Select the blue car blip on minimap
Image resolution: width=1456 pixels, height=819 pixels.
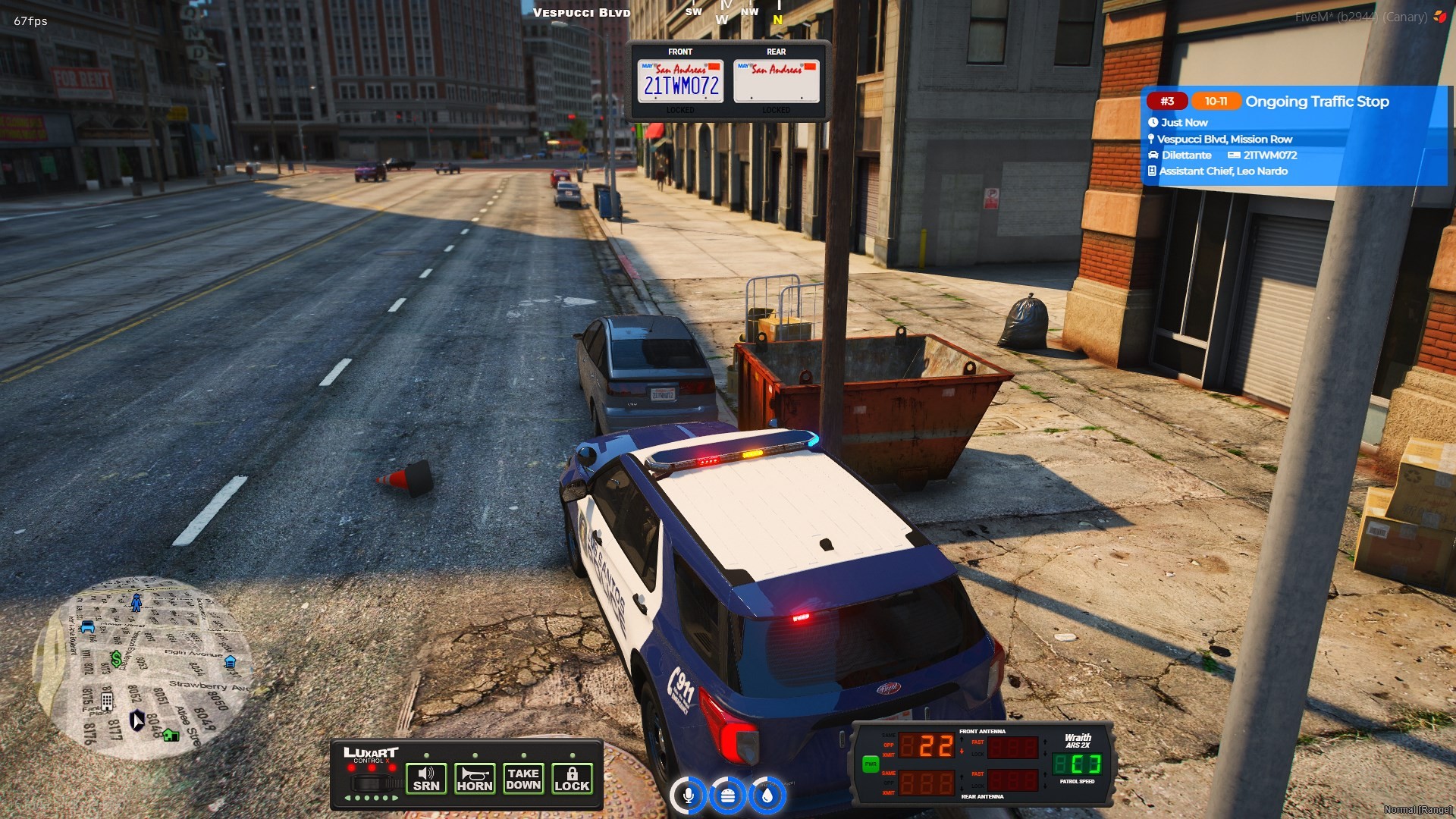88,627
